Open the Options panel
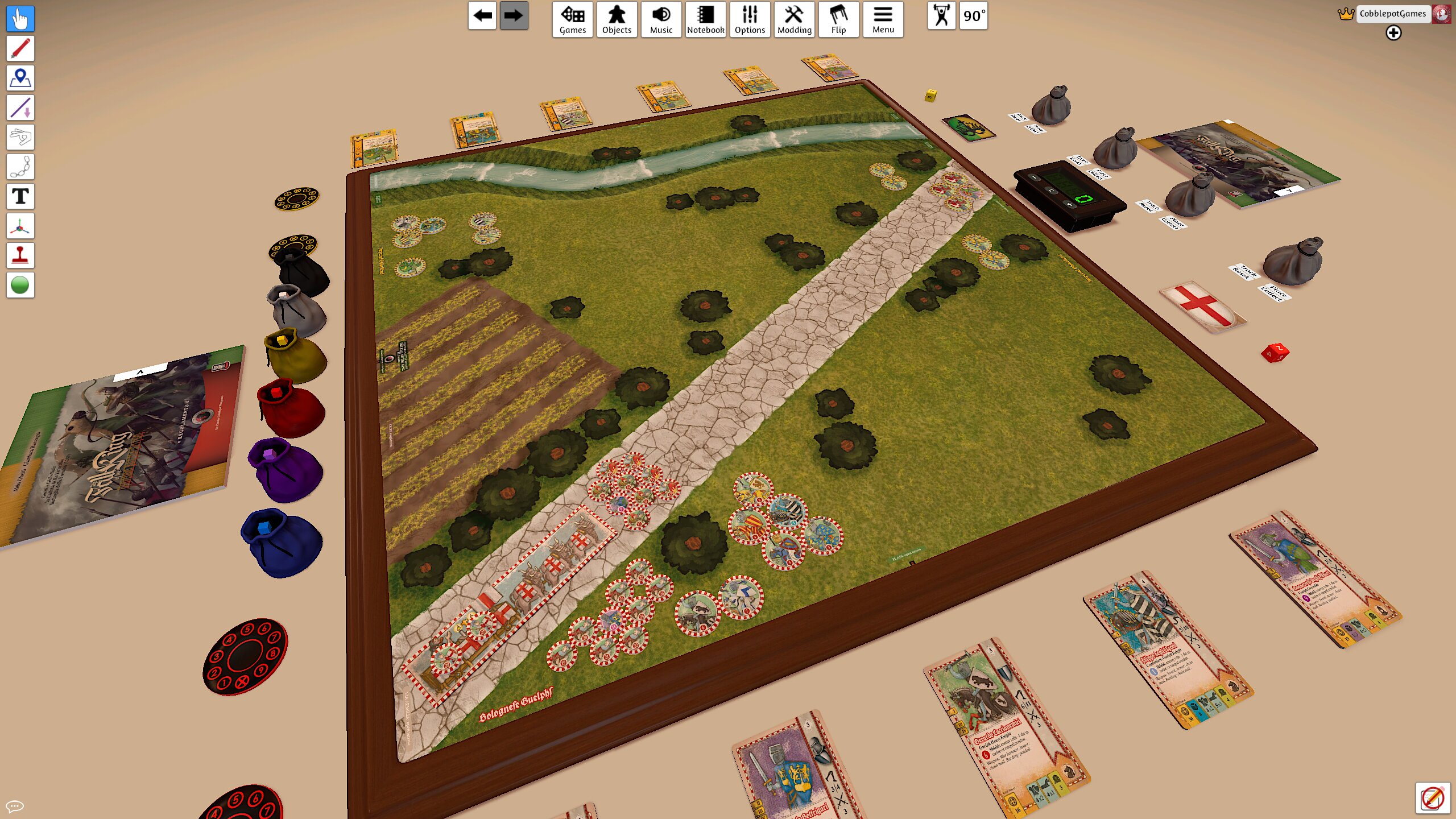The image size is (1456, 819). point(750,19)
